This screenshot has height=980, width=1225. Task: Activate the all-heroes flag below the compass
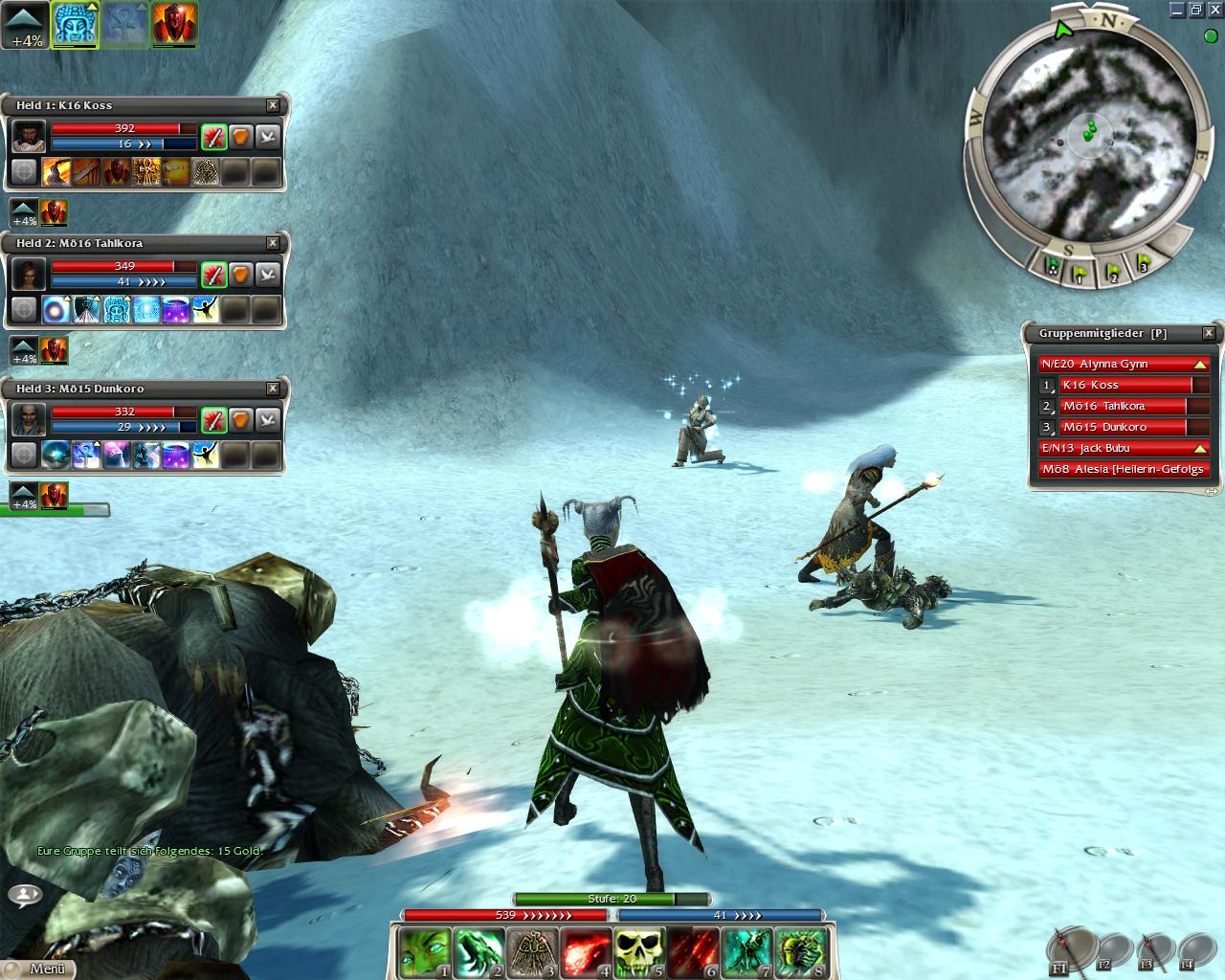tap(1052, 268)
